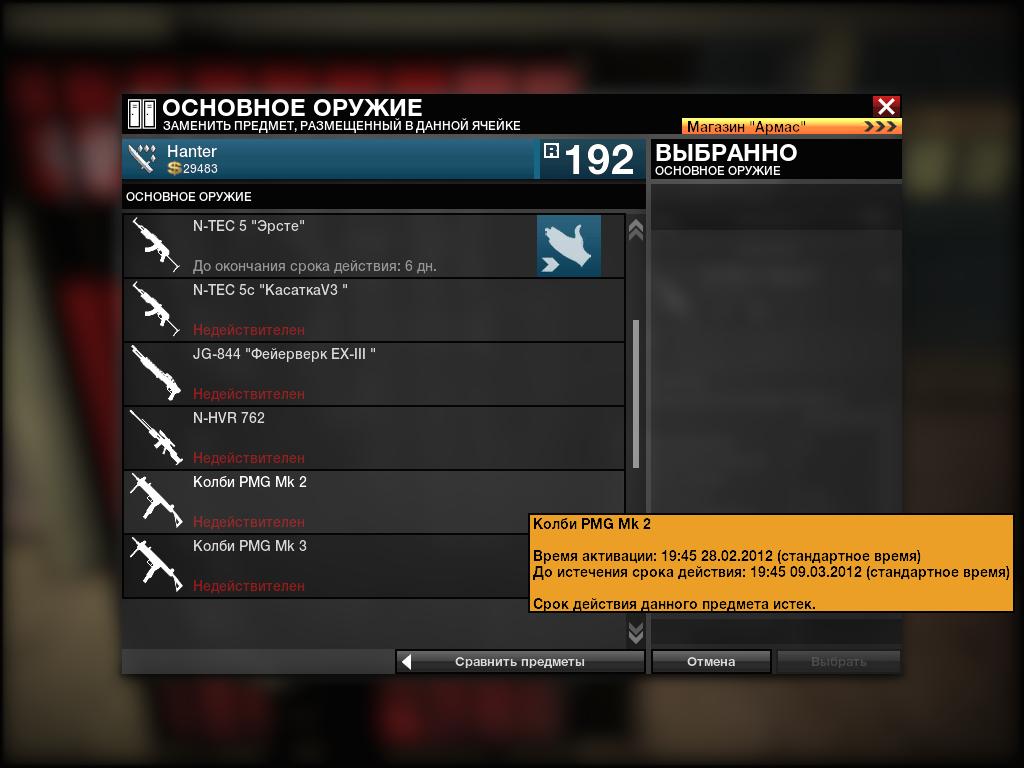Image resolution: width=1024 pixels, height=768 pixels.
Task: Confirm with the "Выбрать" button
Action: click(x=838, y=661)
